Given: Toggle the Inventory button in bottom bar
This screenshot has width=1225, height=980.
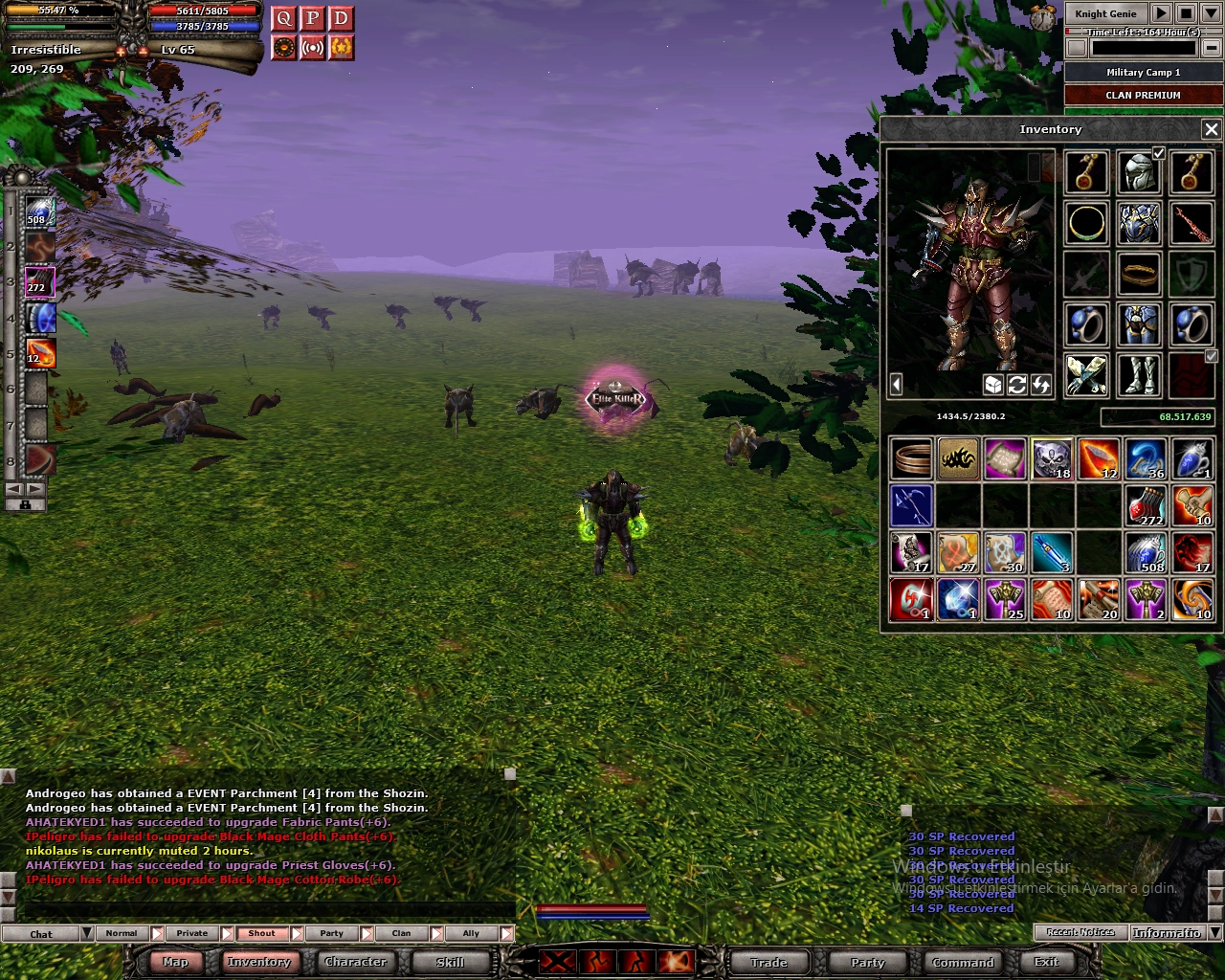Looking at the screenshot, I should pos(258,962).
